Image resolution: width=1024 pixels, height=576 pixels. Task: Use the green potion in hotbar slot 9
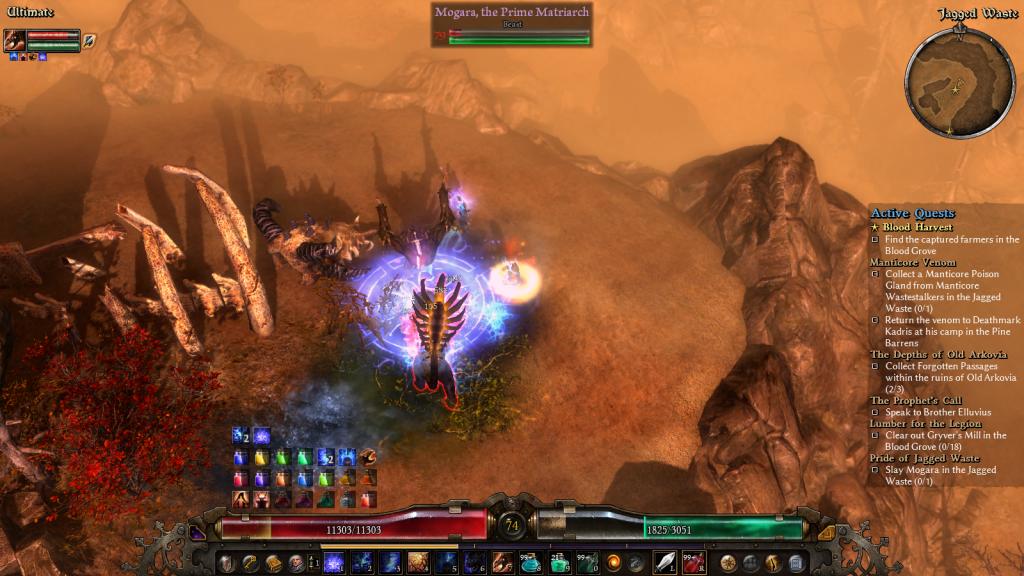point(558,563)
